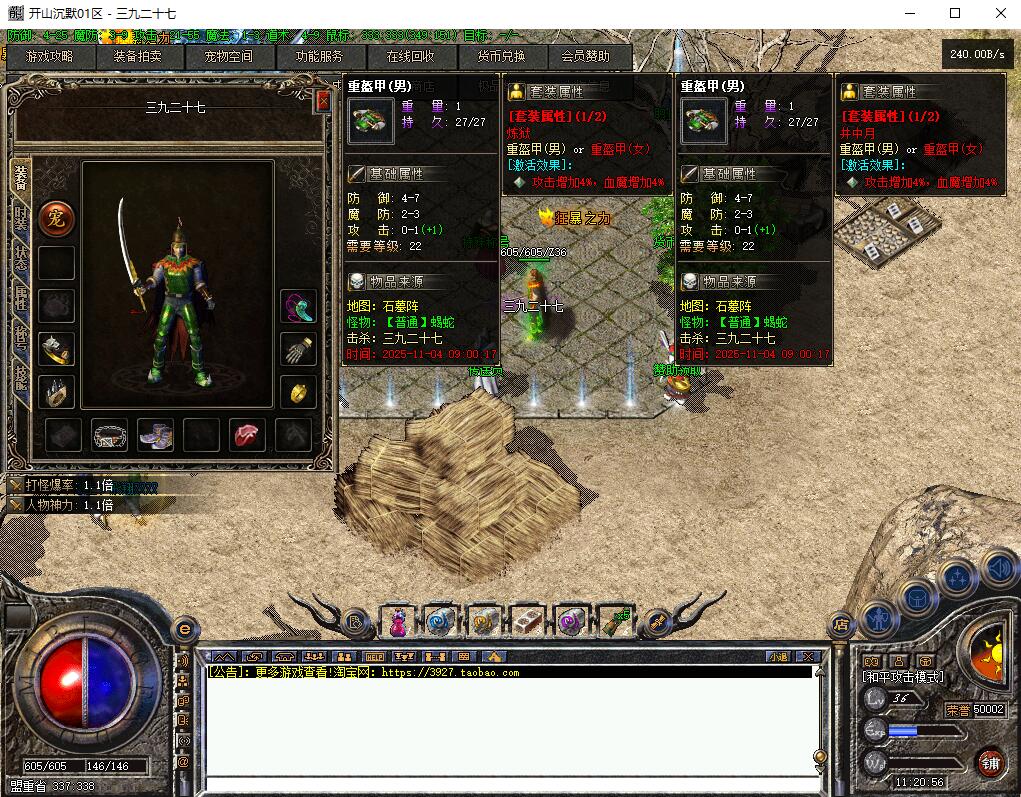Select the red gem equipment slot
The image size is (1021, 797).
(x=248, y=435)
